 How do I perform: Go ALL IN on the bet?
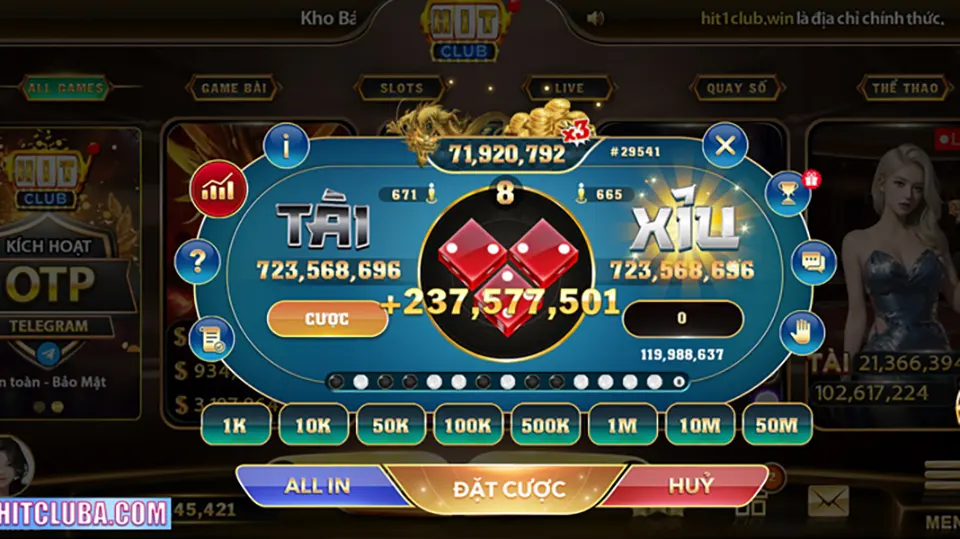[x=316, y=486]
